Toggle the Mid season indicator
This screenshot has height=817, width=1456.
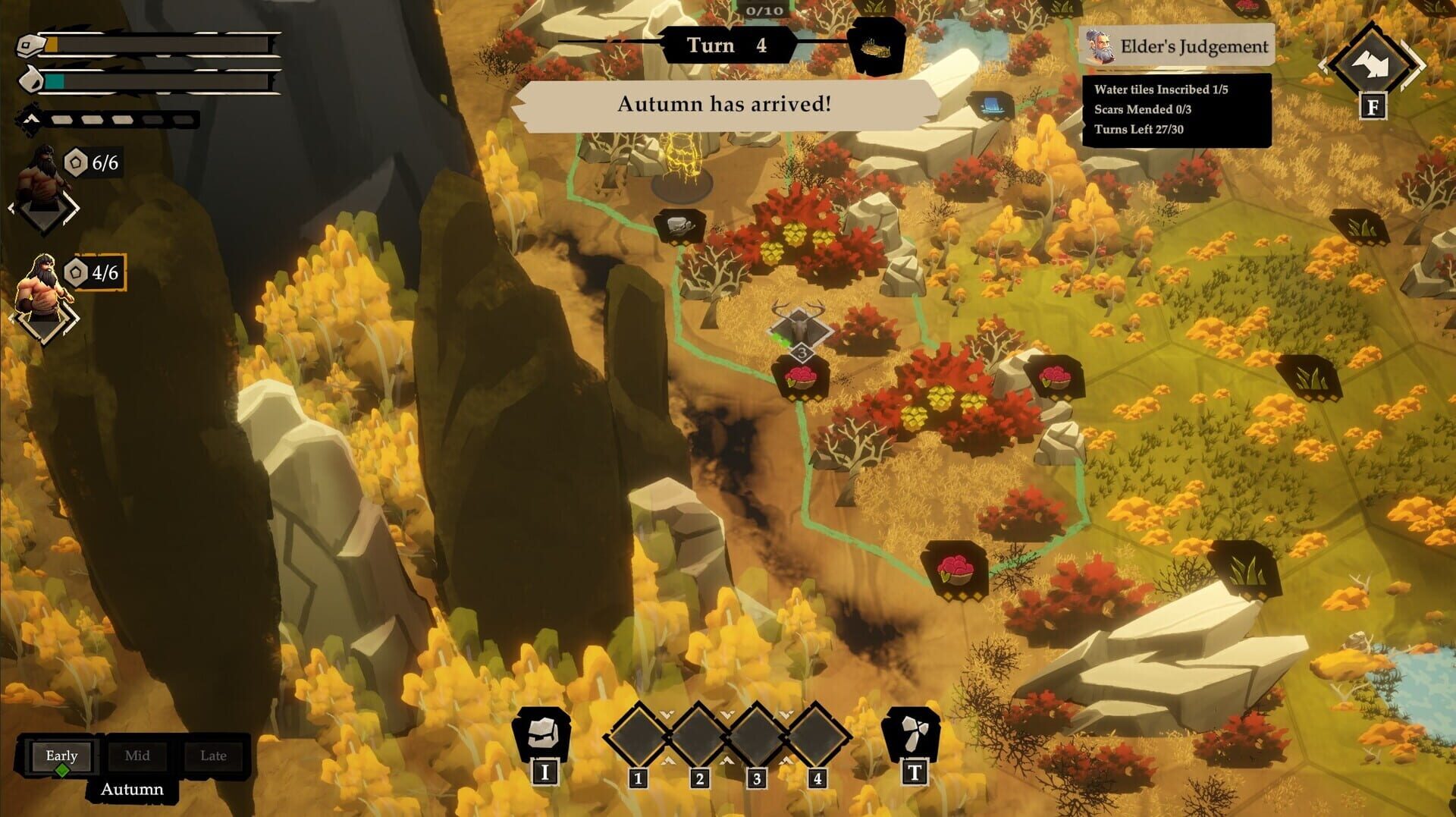click(137, 756)
